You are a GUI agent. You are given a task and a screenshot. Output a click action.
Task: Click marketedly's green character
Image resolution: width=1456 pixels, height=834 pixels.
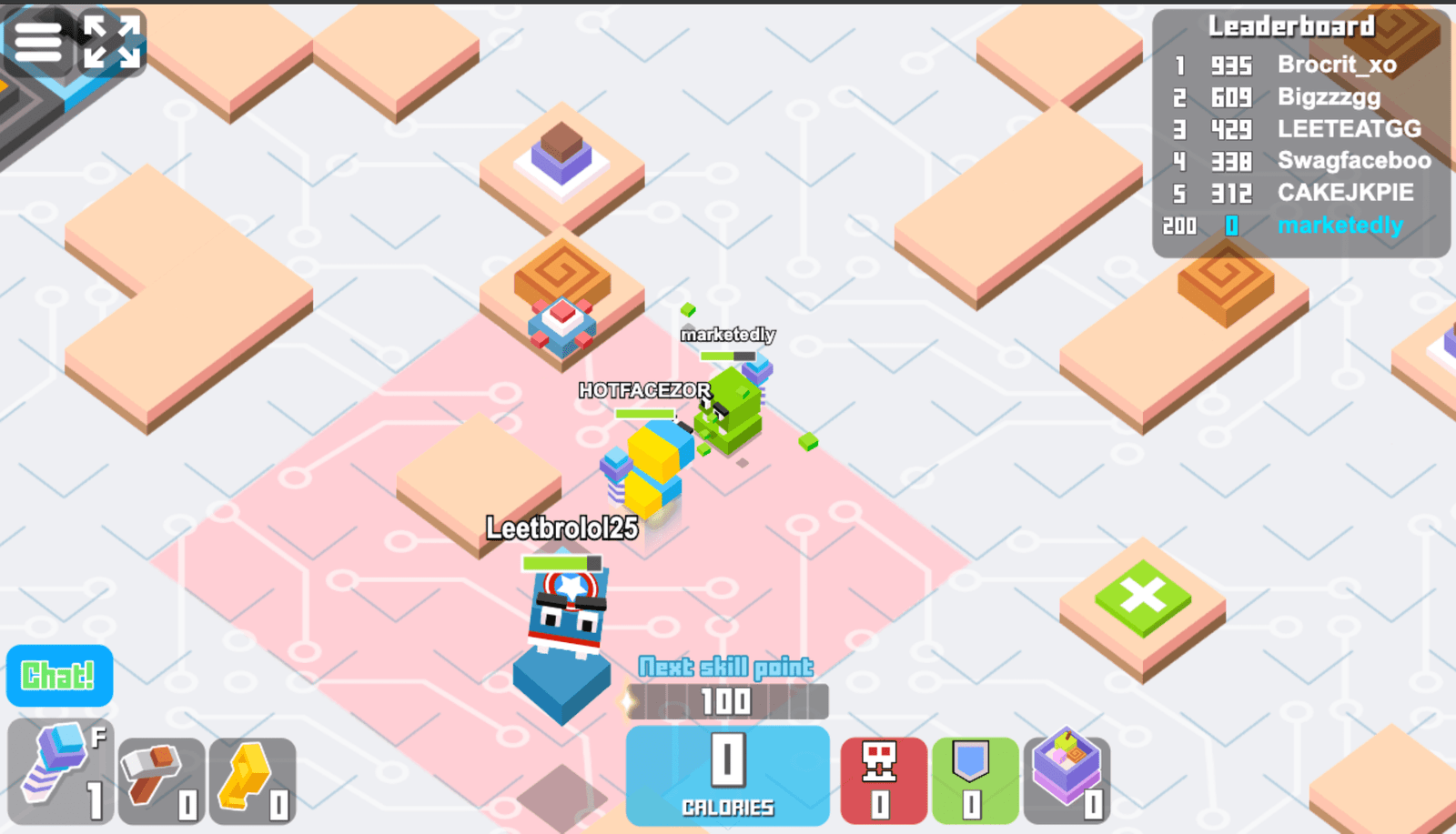(728, 409)
